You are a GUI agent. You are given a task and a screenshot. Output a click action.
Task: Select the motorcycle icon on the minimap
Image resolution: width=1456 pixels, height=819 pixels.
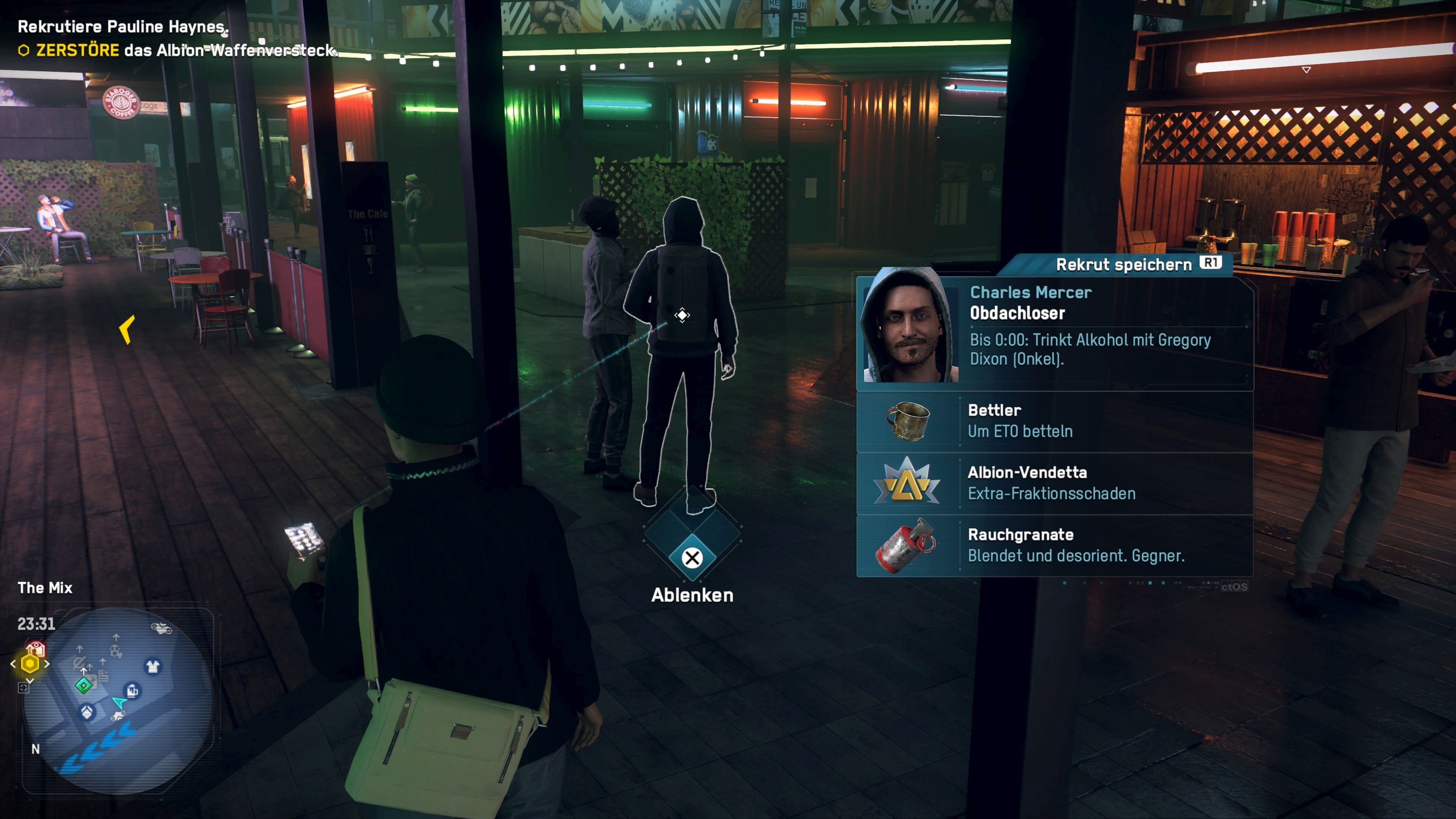click(161, 629)
